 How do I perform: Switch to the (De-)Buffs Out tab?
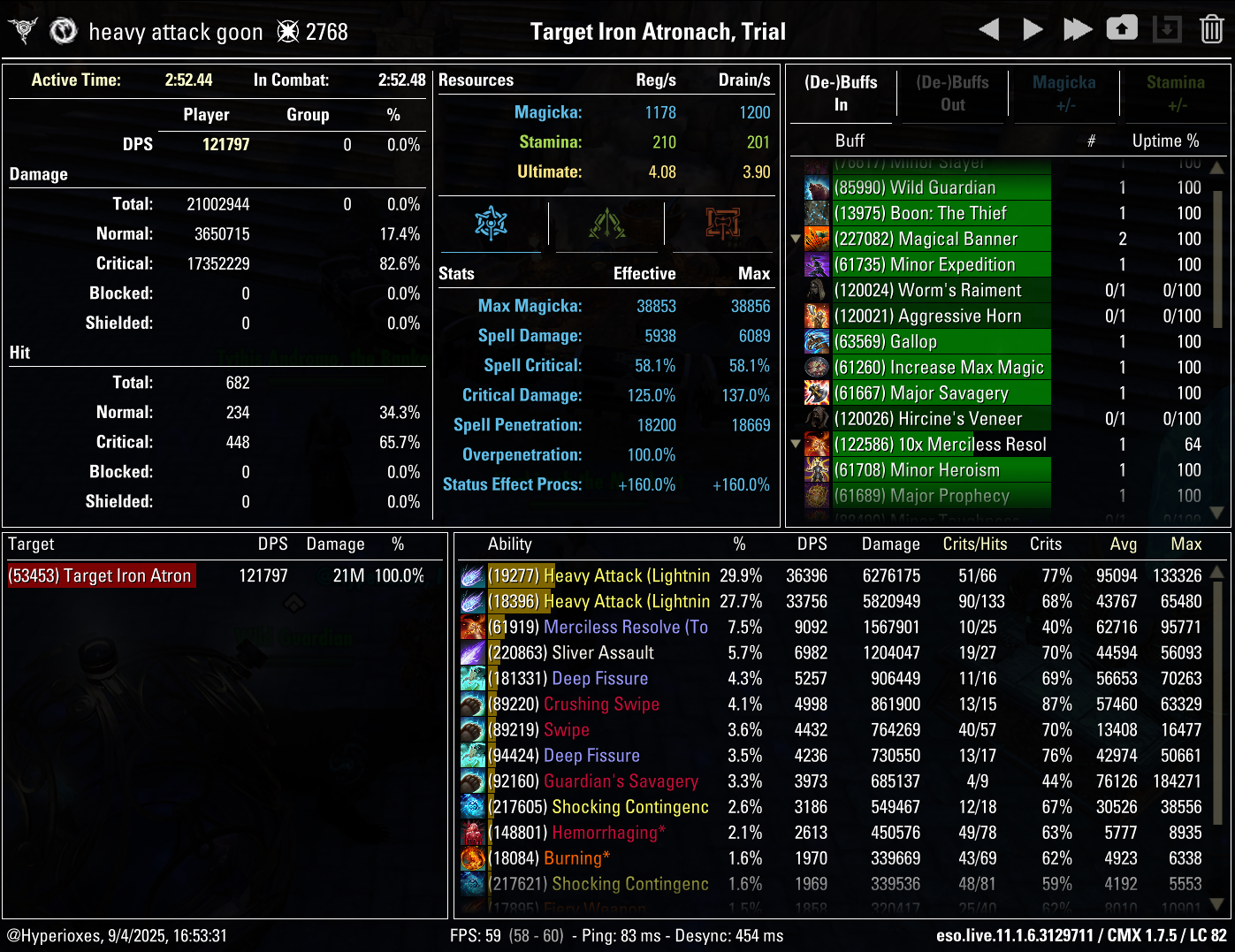(952, 94)
